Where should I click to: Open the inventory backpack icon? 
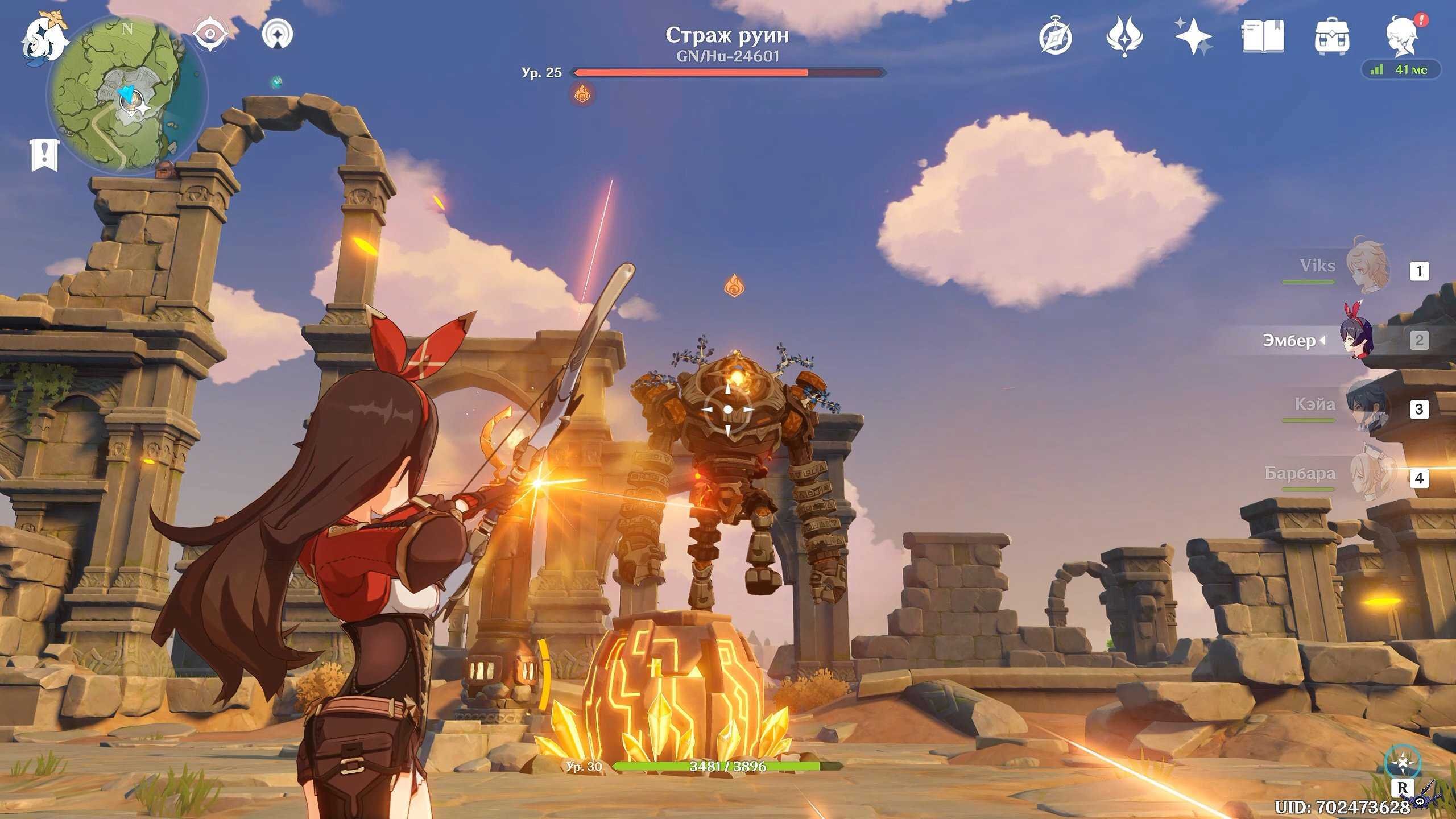(x=1332, y=38)
